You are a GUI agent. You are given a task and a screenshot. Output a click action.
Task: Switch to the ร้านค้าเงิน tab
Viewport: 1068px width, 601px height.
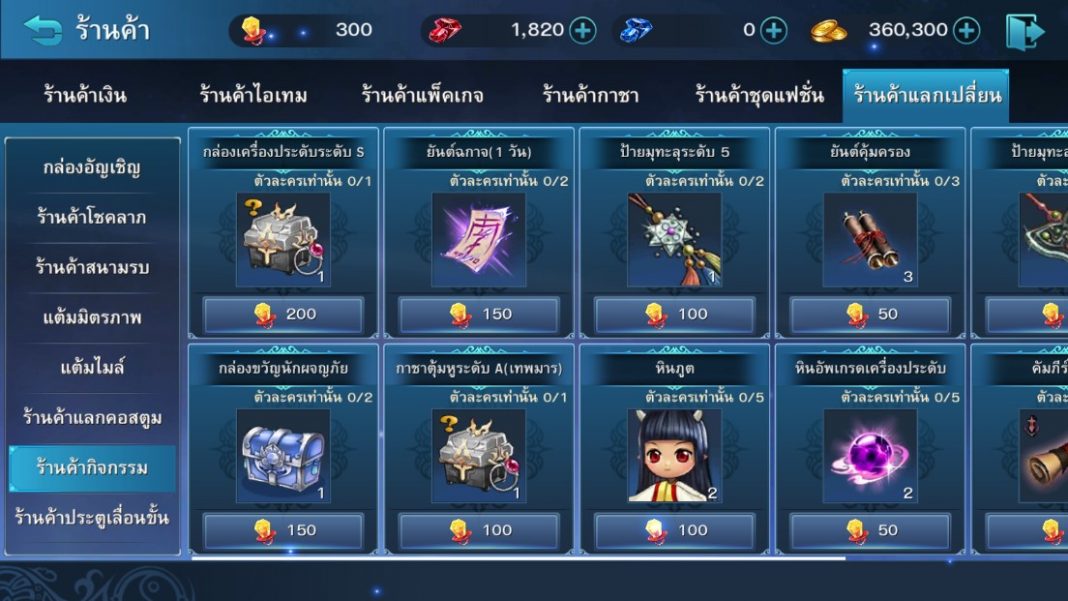click(85, 96)
